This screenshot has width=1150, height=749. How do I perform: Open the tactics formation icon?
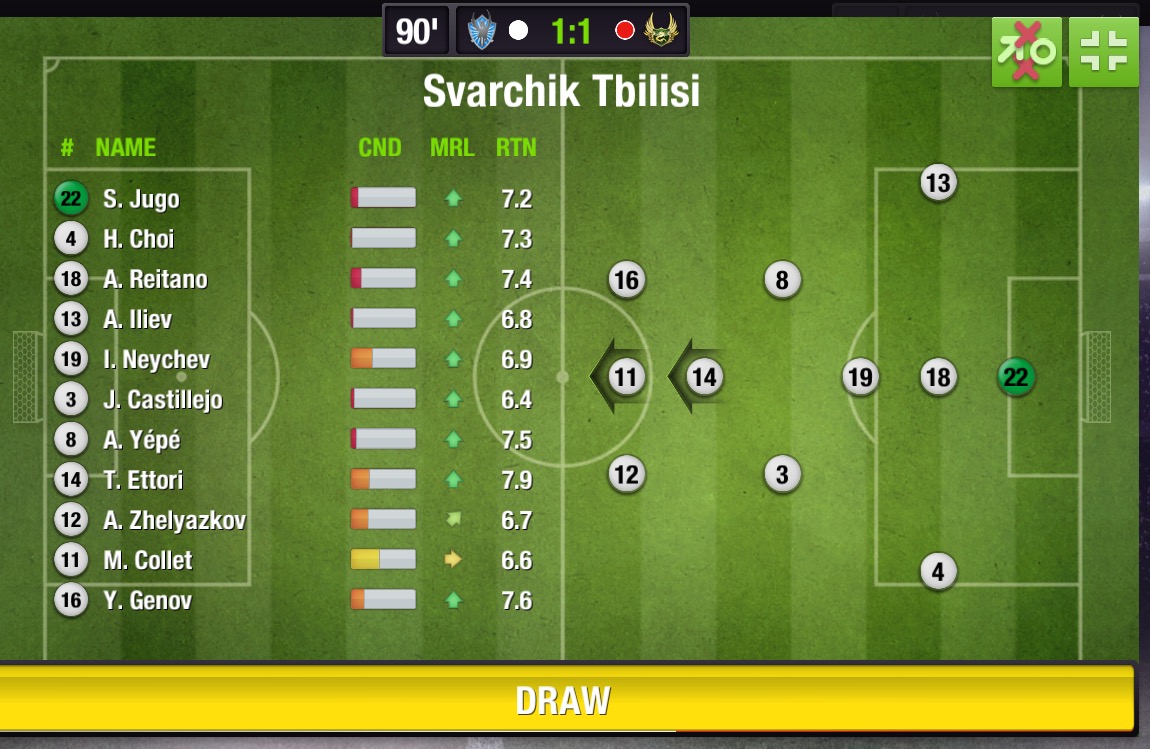pos(1026,52)
